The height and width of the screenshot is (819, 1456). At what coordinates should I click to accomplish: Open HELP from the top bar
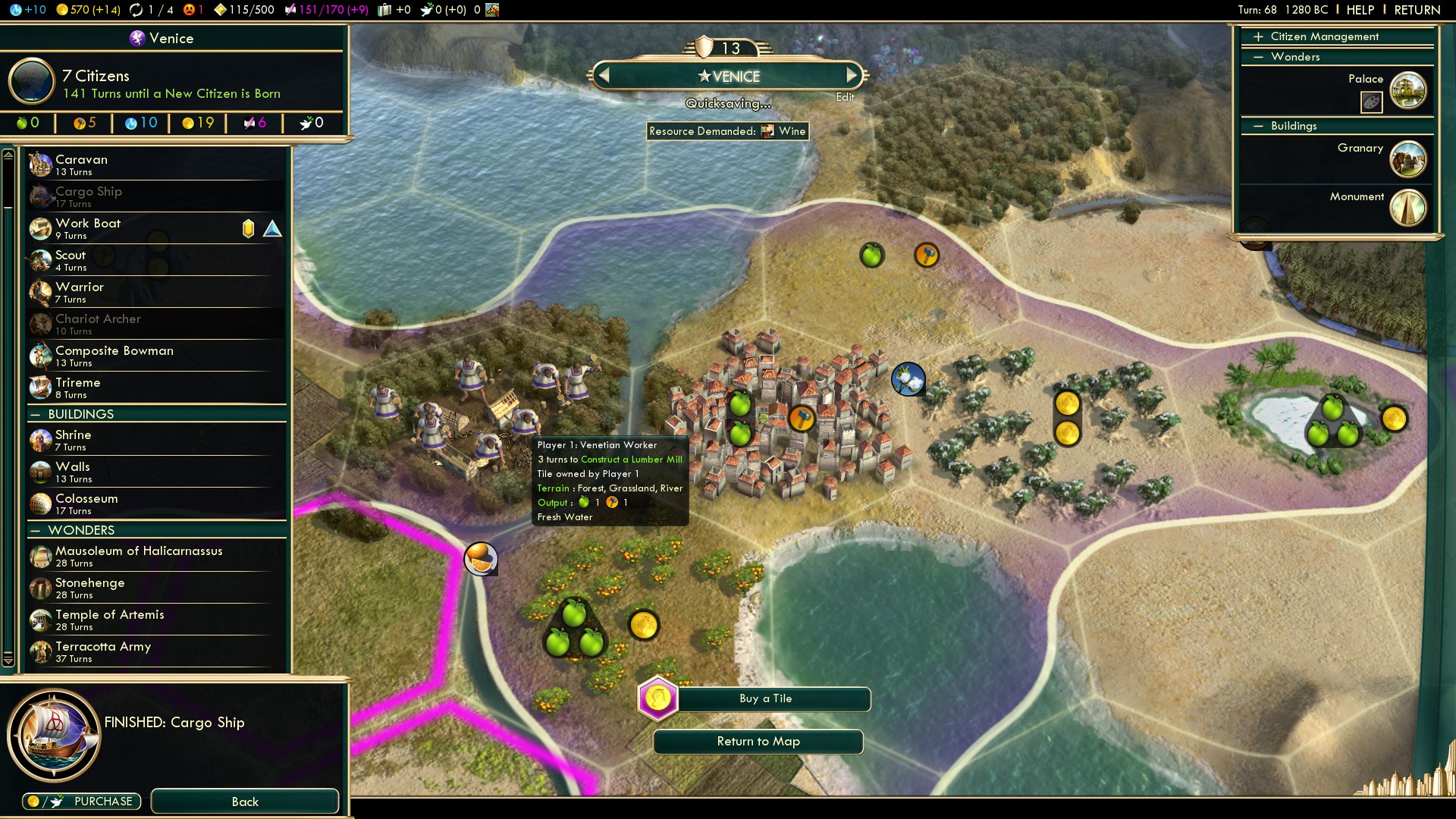(1360, 10)
